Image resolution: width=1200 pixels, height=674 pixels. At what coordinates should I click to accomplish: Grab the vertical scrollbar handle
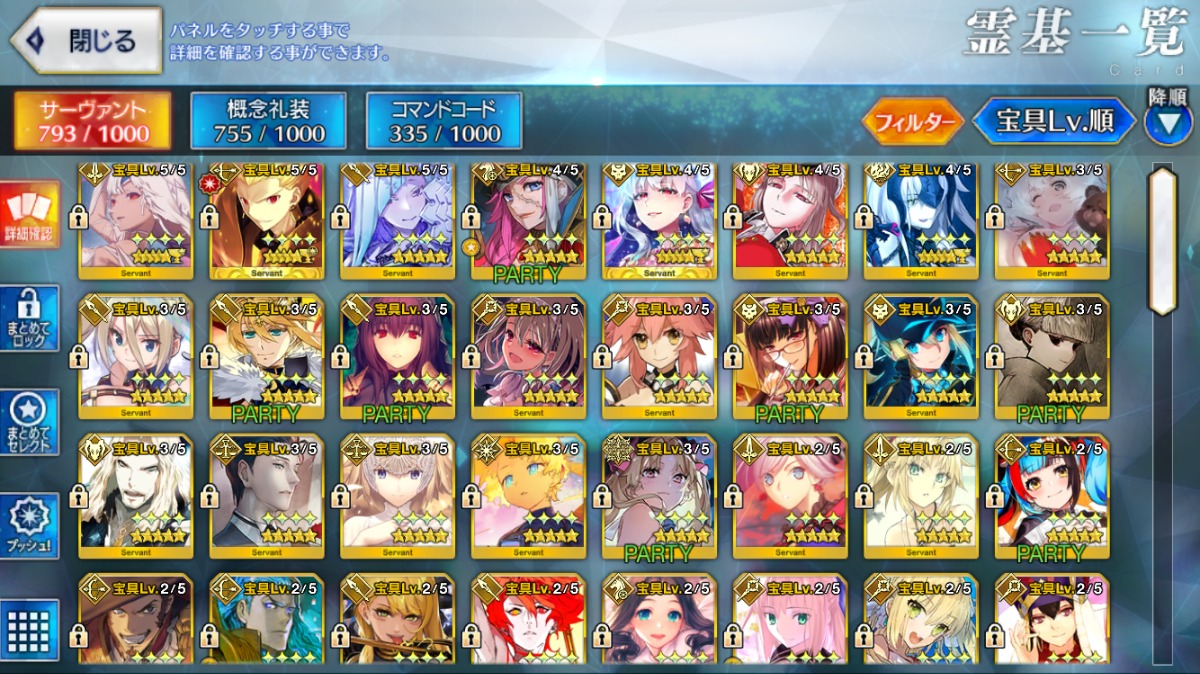[1162, 240]
